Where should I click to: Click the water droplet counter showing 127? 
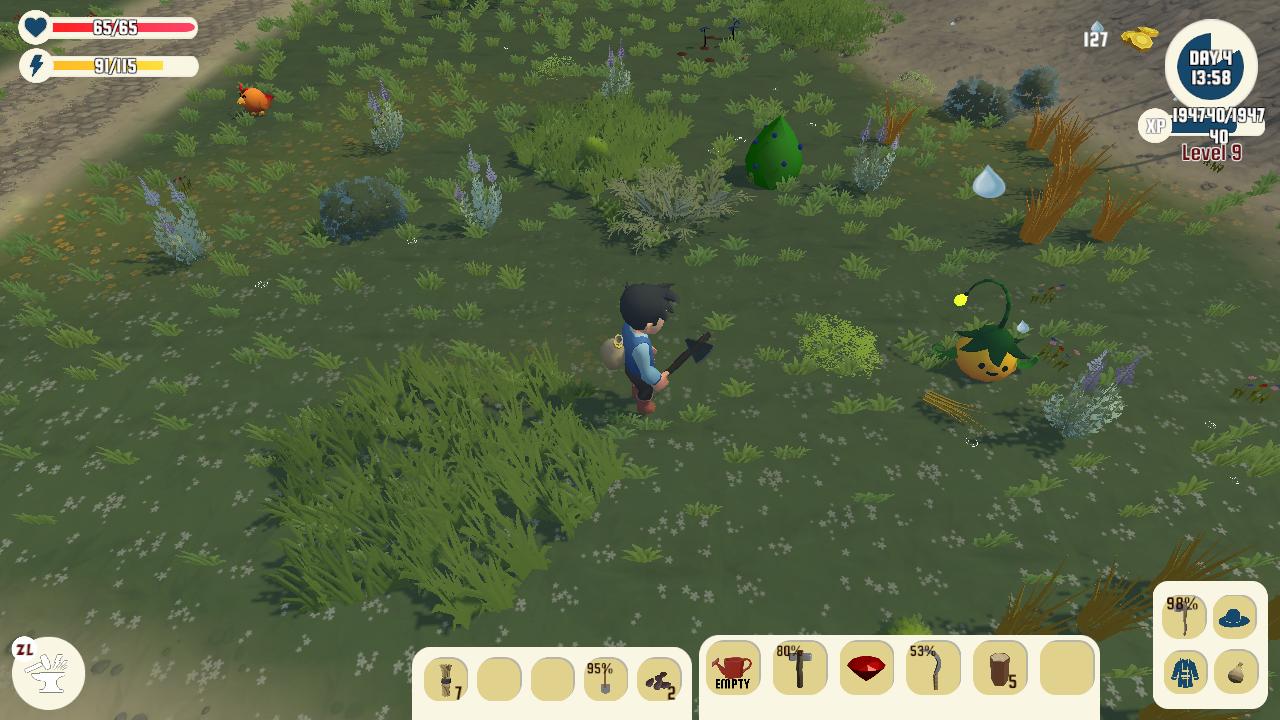pos(1095,32)
